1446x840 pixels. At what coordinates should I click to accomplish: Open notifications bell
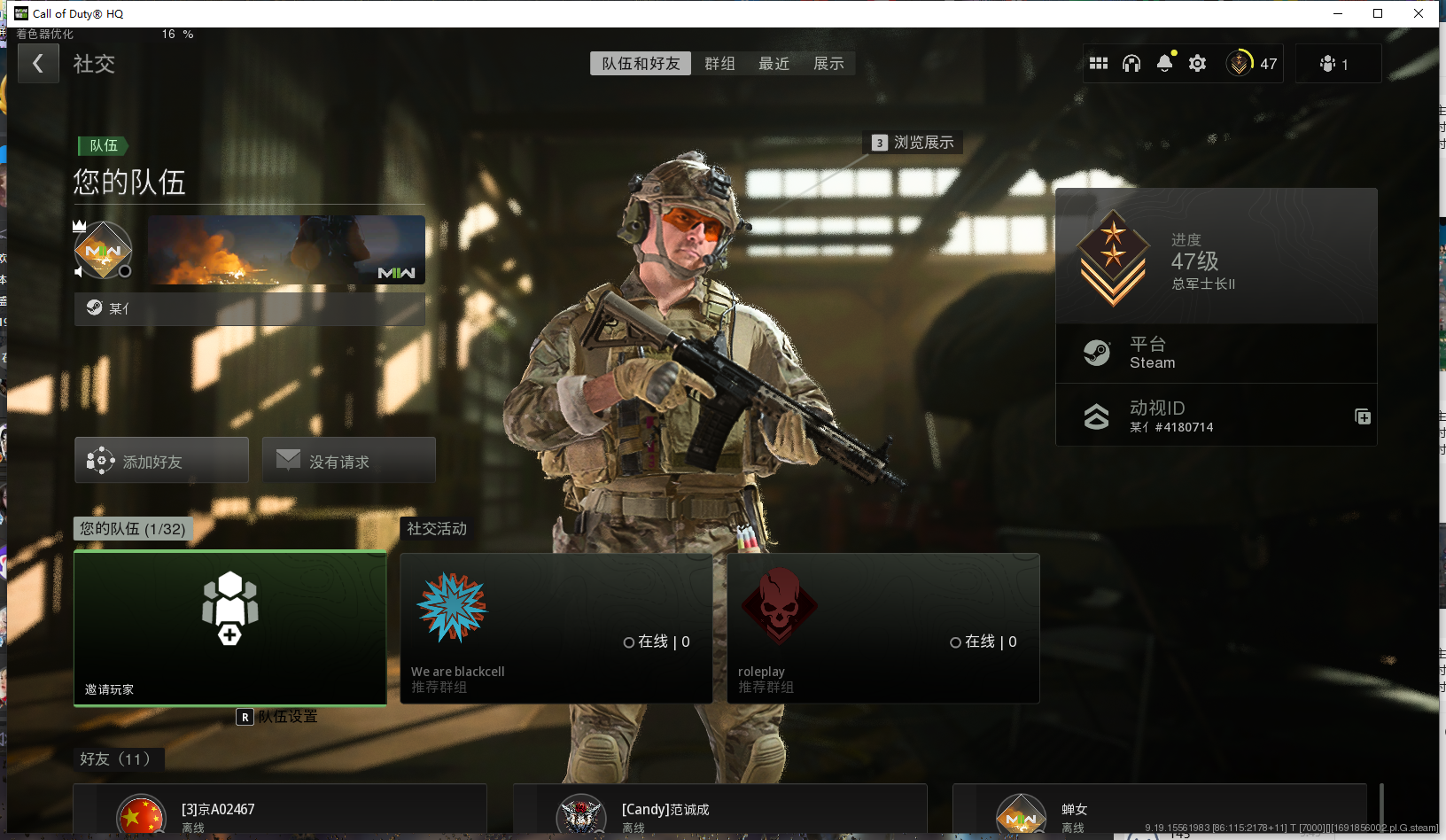click(1164, 64)
